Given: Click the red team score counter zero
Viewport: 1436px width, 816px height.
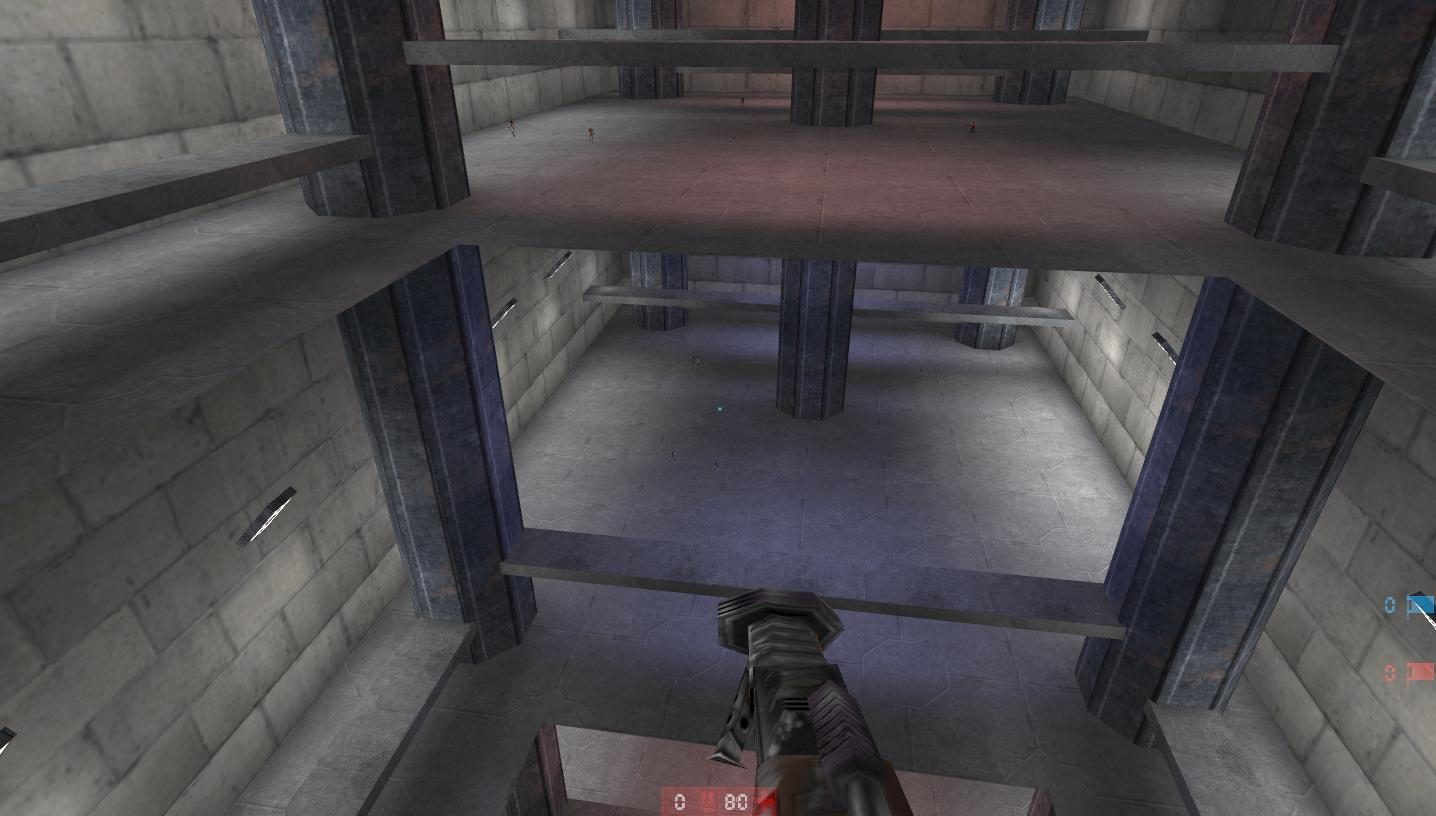Looking at the screenshot, I should pos(1388,673).
